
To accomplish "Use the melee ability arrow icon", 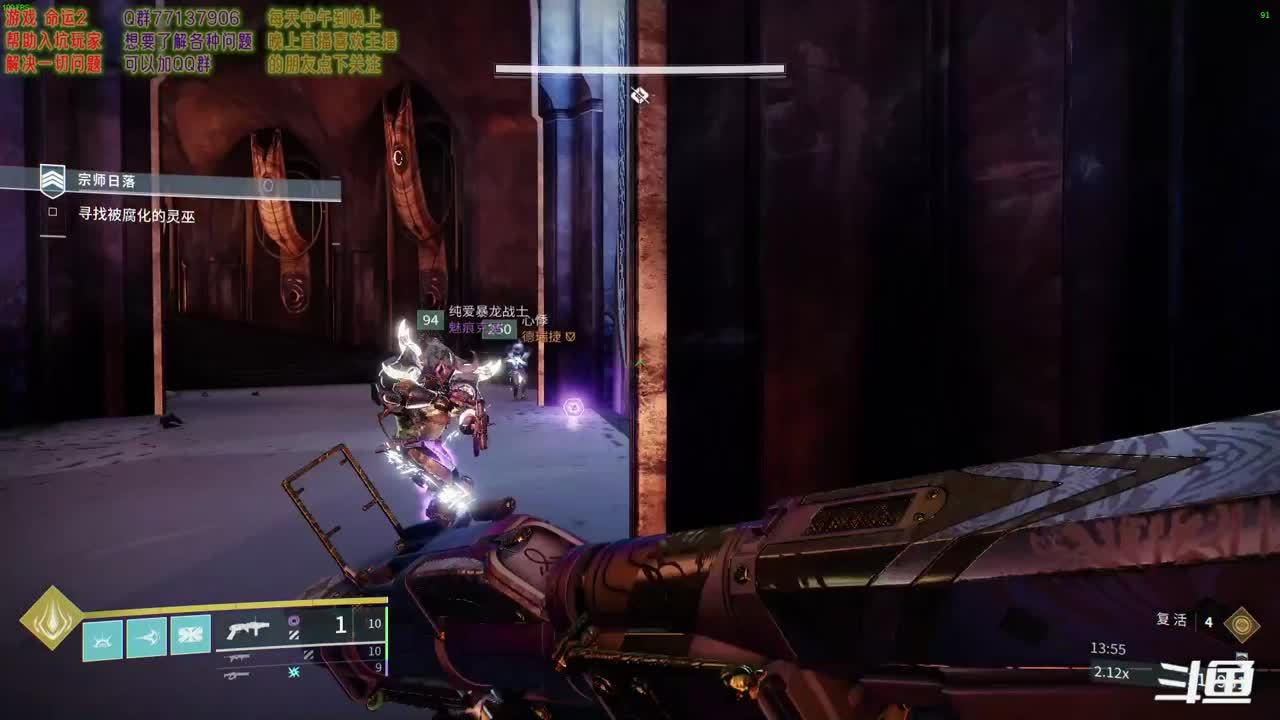I will click(x=146, y=638).
